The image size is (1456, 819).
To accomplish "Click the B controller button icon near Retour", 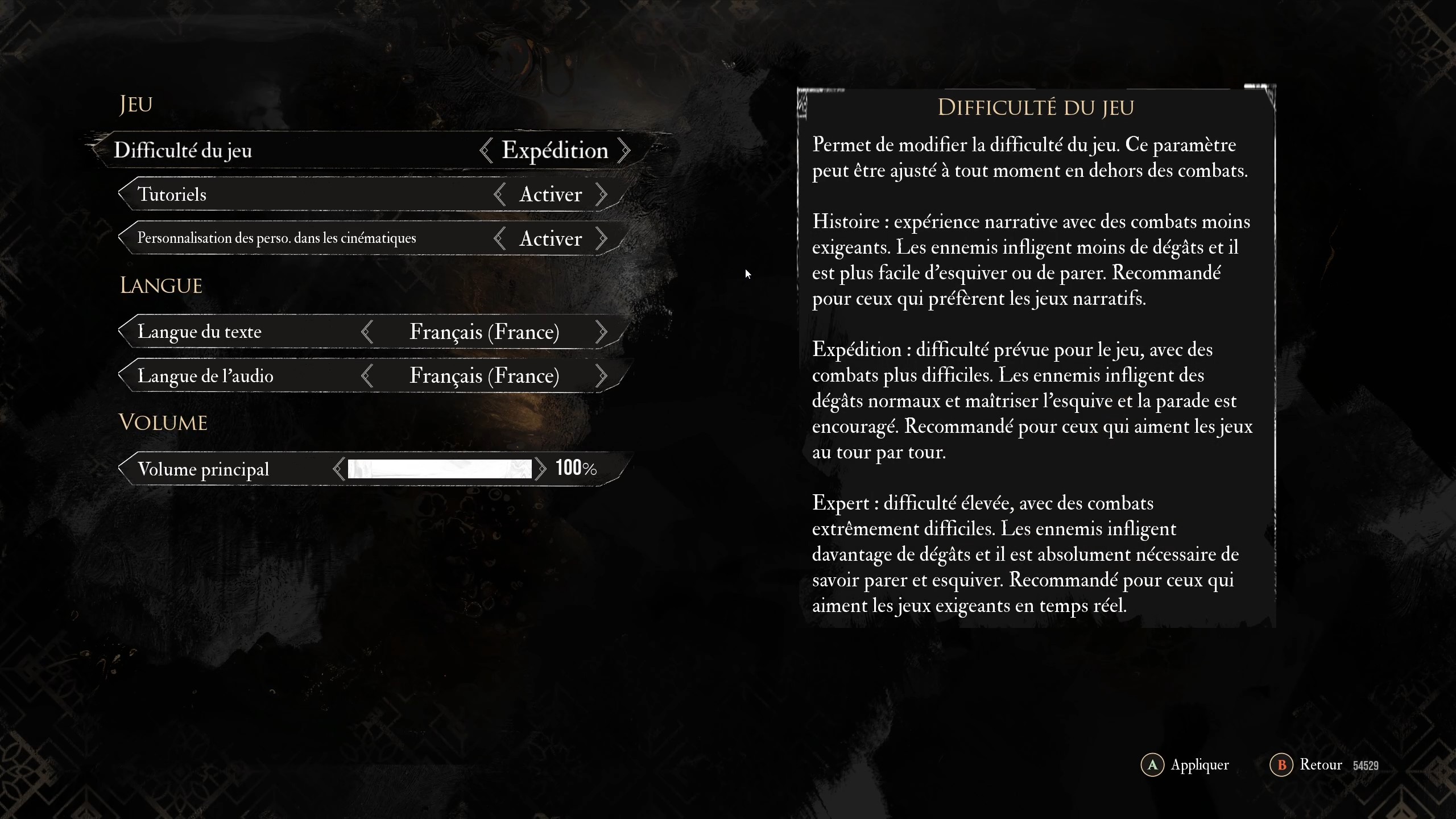I will coord(1281,765).
